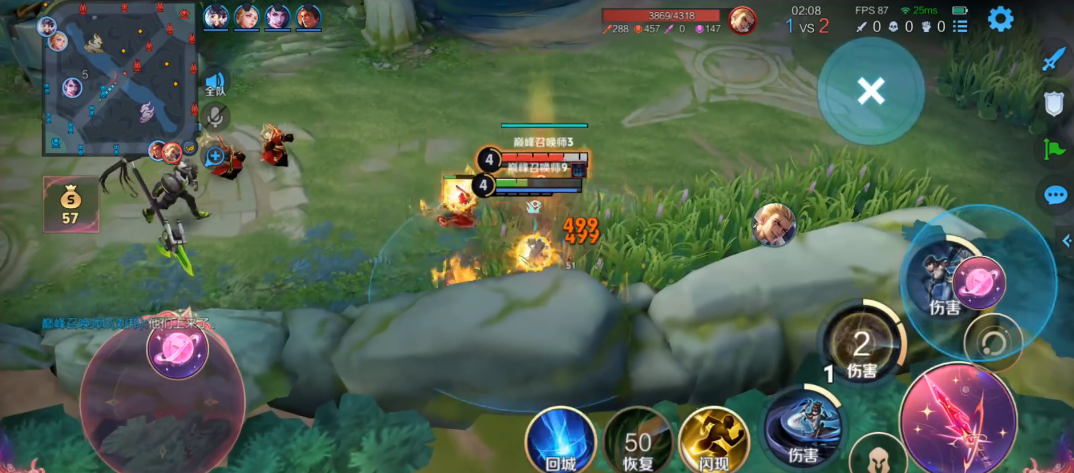Send the green flag gather signal
This screenshot has width=1074, height=473.
tap(1055, 149)
